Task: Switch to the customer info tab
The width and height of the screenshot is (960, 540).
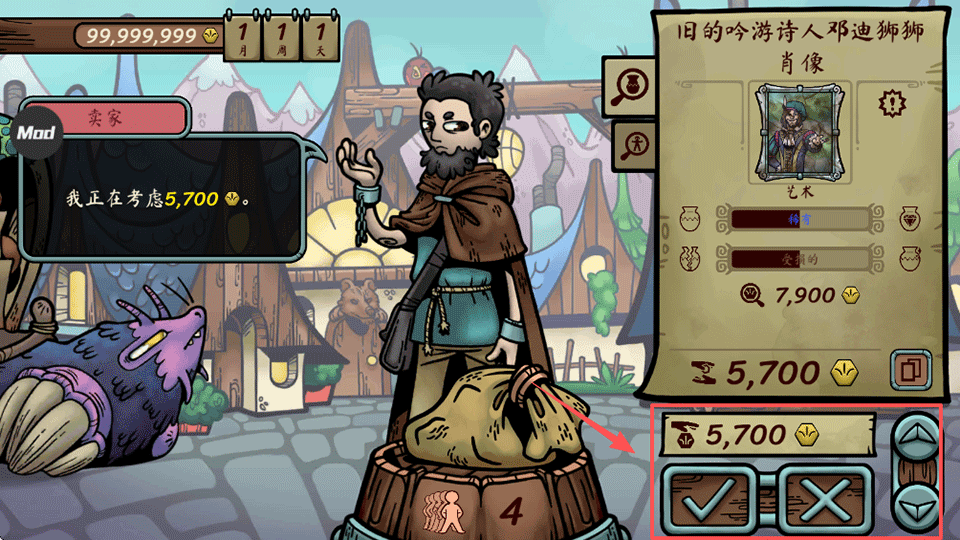Action: [631, 144]
